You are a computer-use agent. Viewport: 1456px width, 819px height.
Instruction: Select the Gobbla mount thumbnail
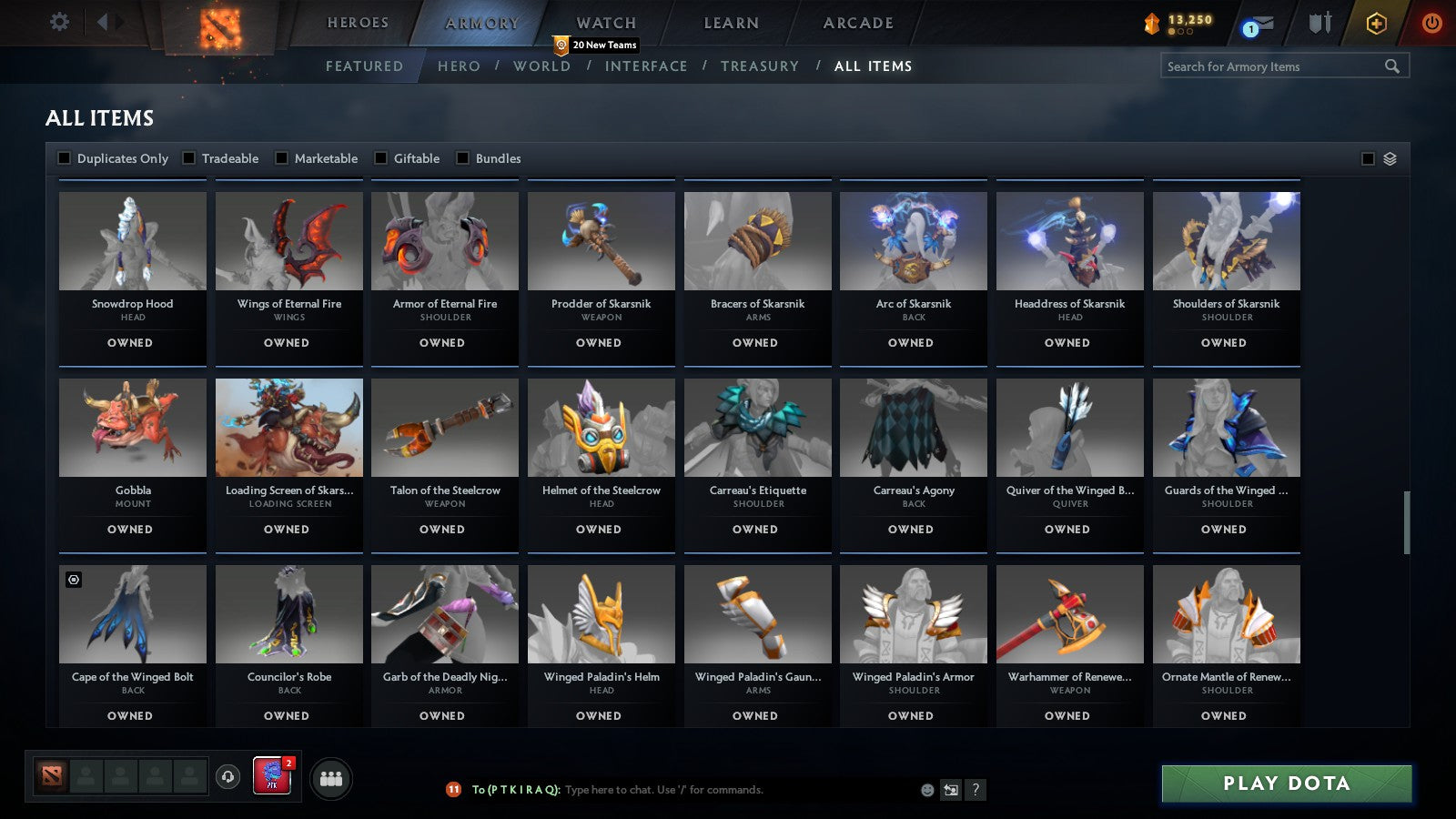coord(132,428)
